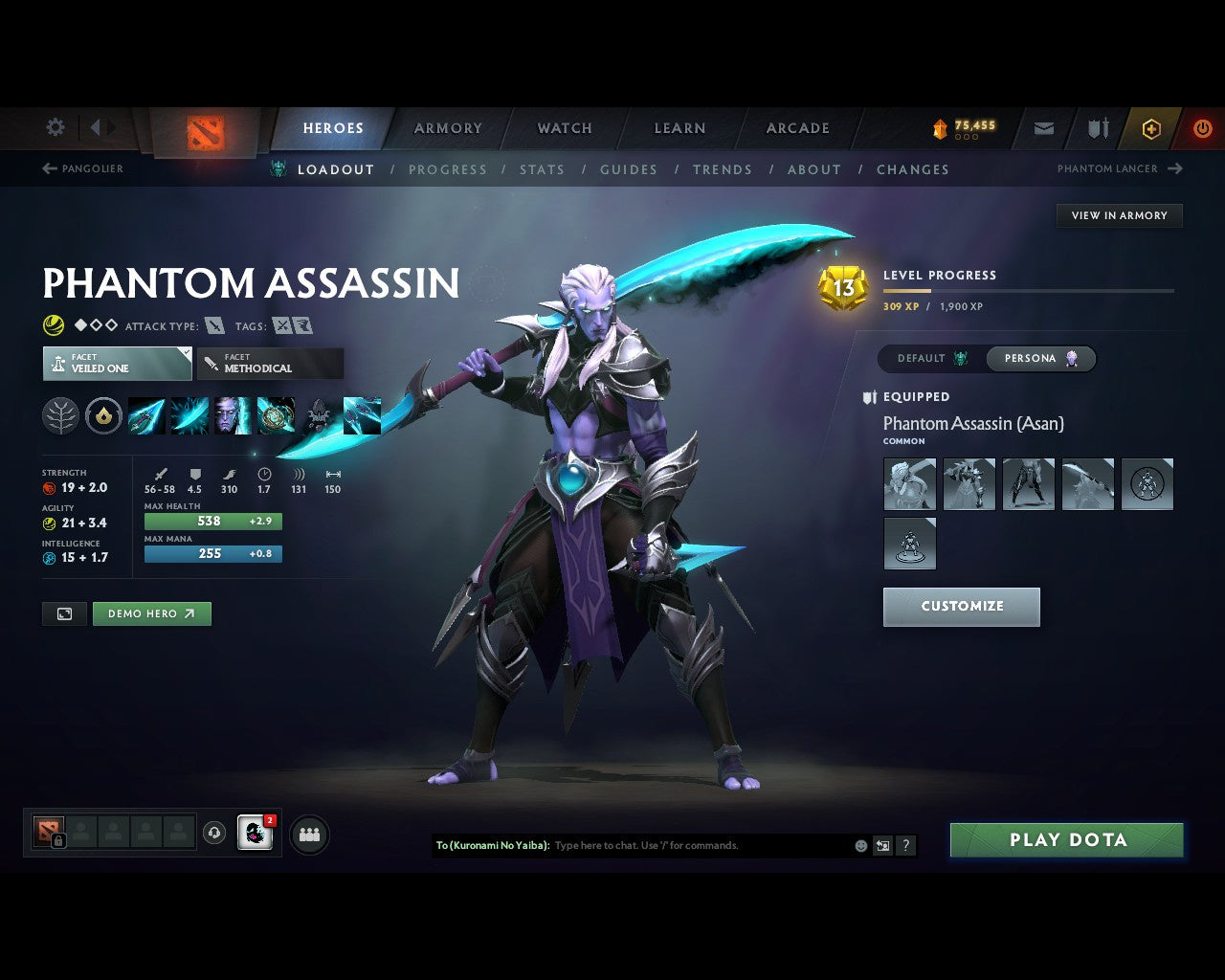Click the armory shield-and-sword icon

(x=1096, y=128)
